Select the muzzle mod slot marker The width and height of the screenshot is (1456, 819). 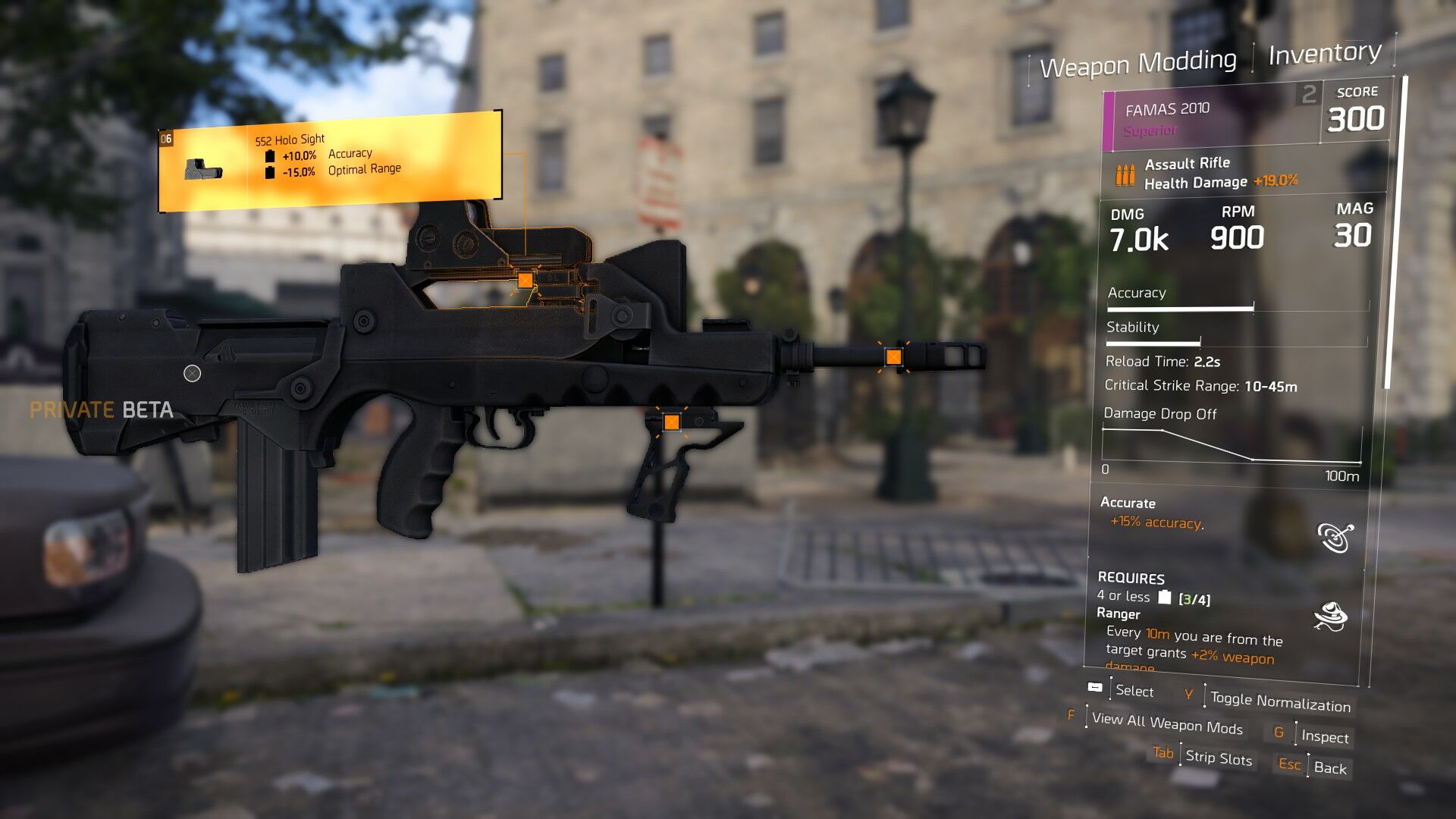[894, 357]
